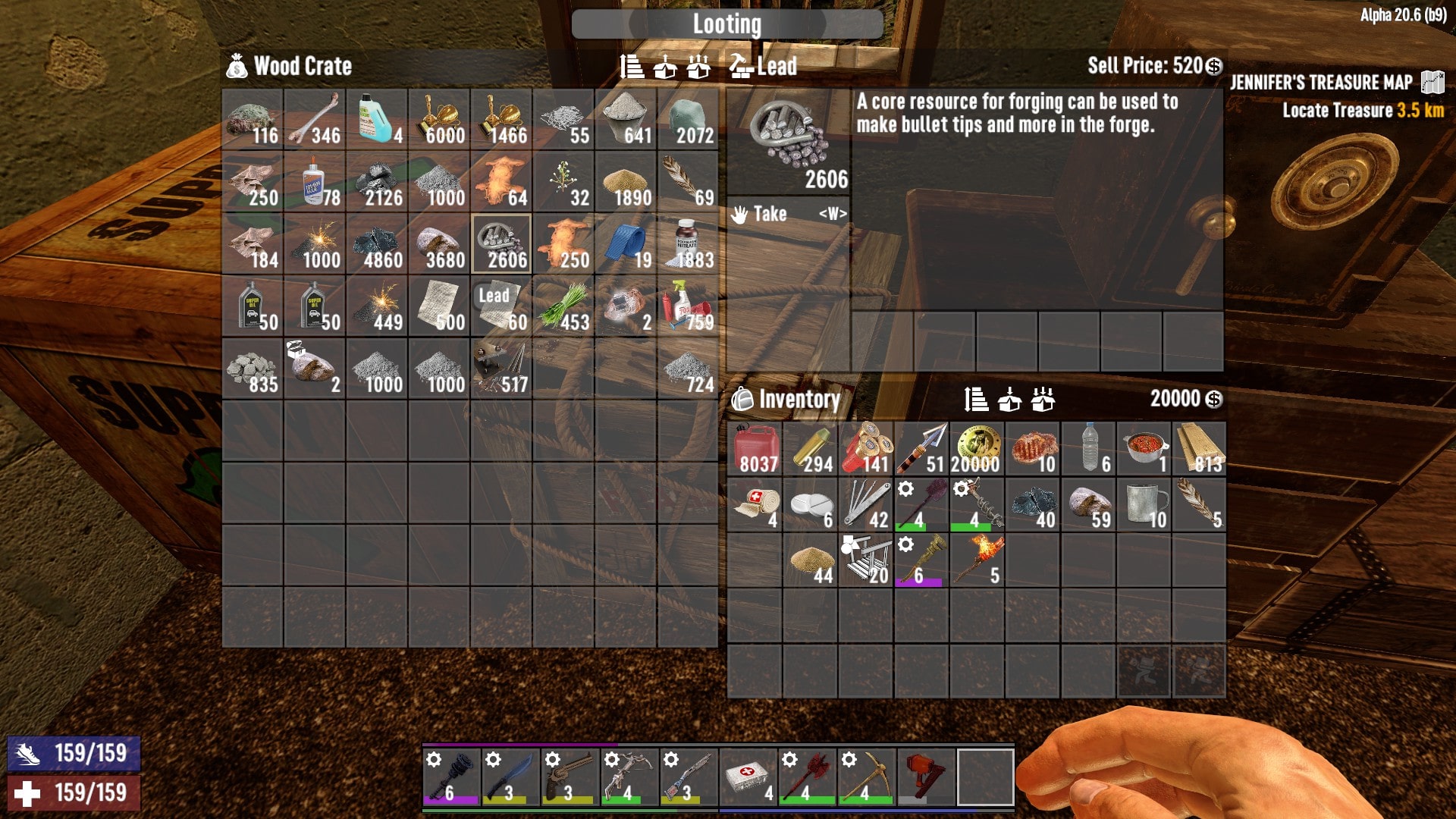Select the blue duct tape slot
The image size is (1456, 819).
(626, 243)
